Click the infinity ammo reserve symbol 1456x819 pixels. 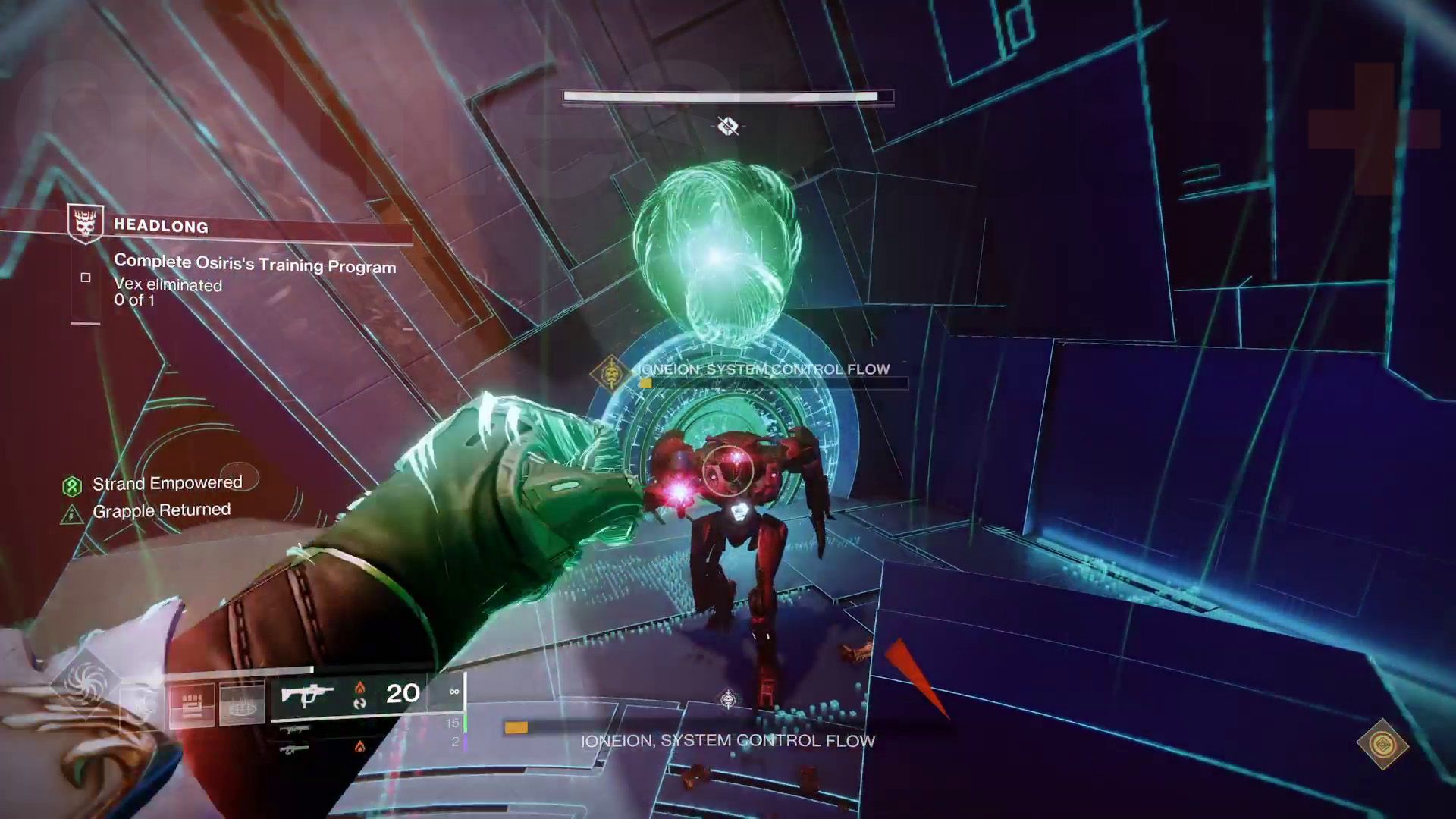pyautogui.click(x=455, y=692)
